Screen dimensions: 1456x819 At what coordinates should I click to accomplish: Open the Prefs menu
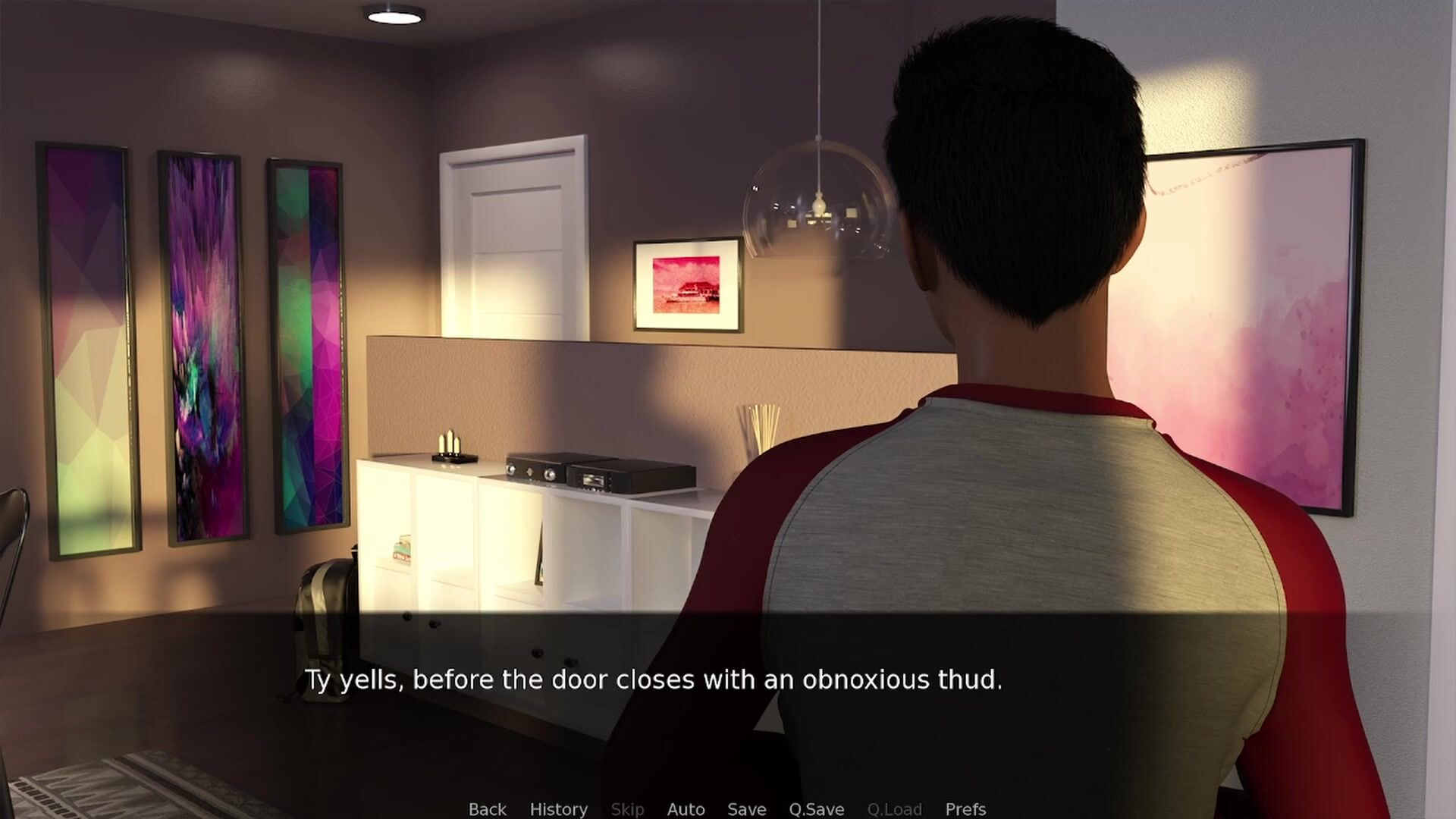tap(965, 809)
